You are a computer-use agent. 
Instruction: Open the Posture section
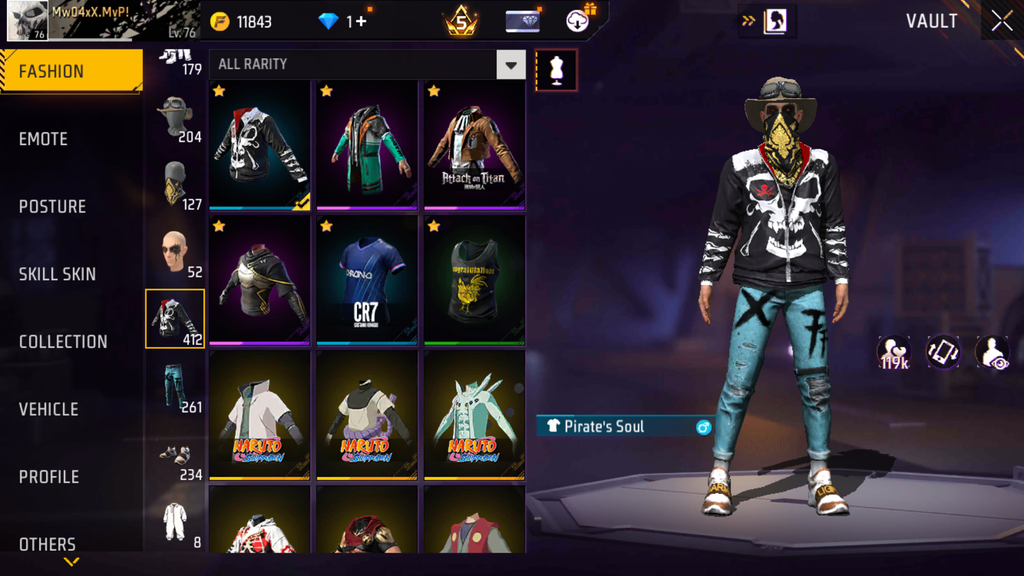(x=52, y=207)
